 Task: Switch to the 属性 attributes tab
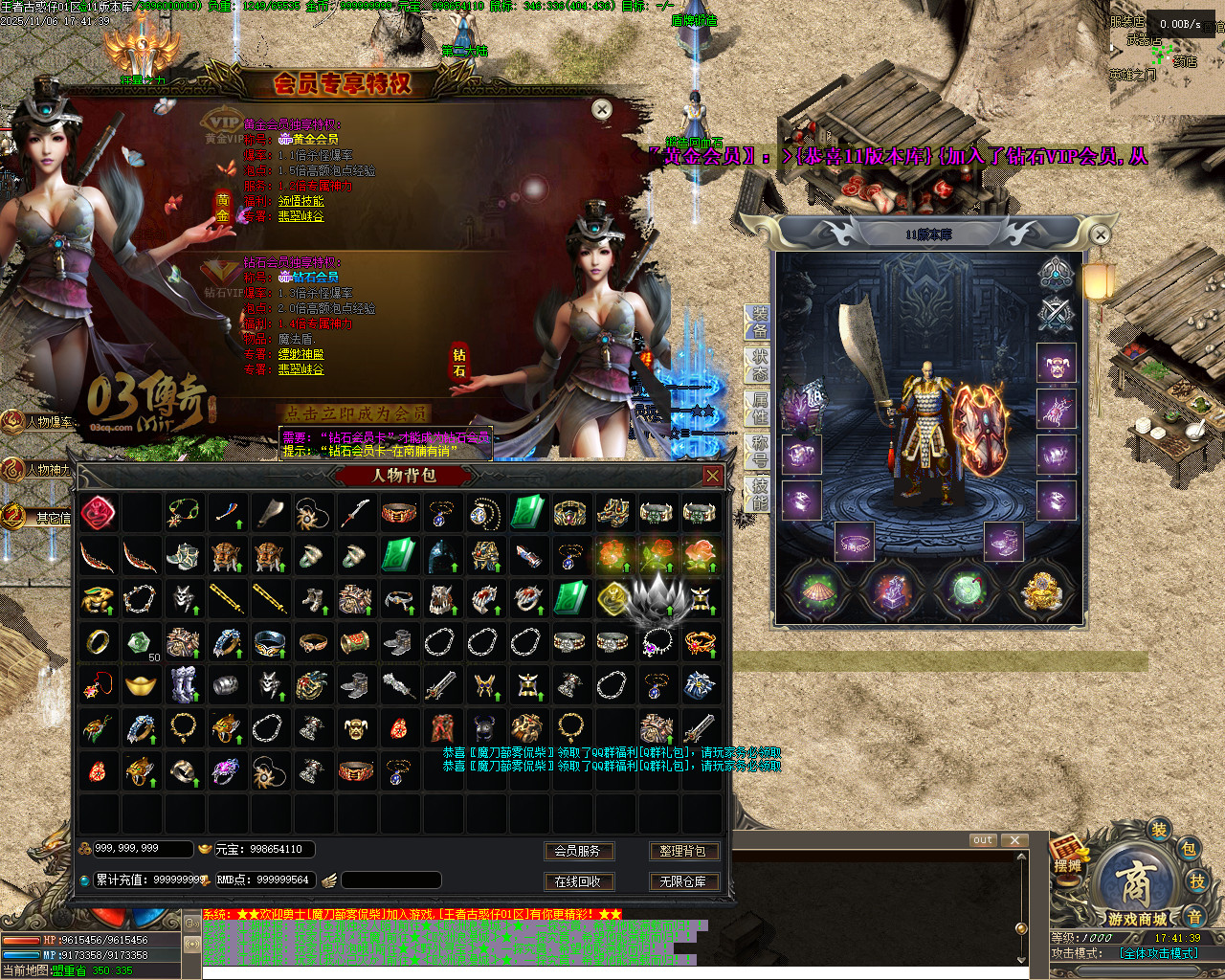758,410
